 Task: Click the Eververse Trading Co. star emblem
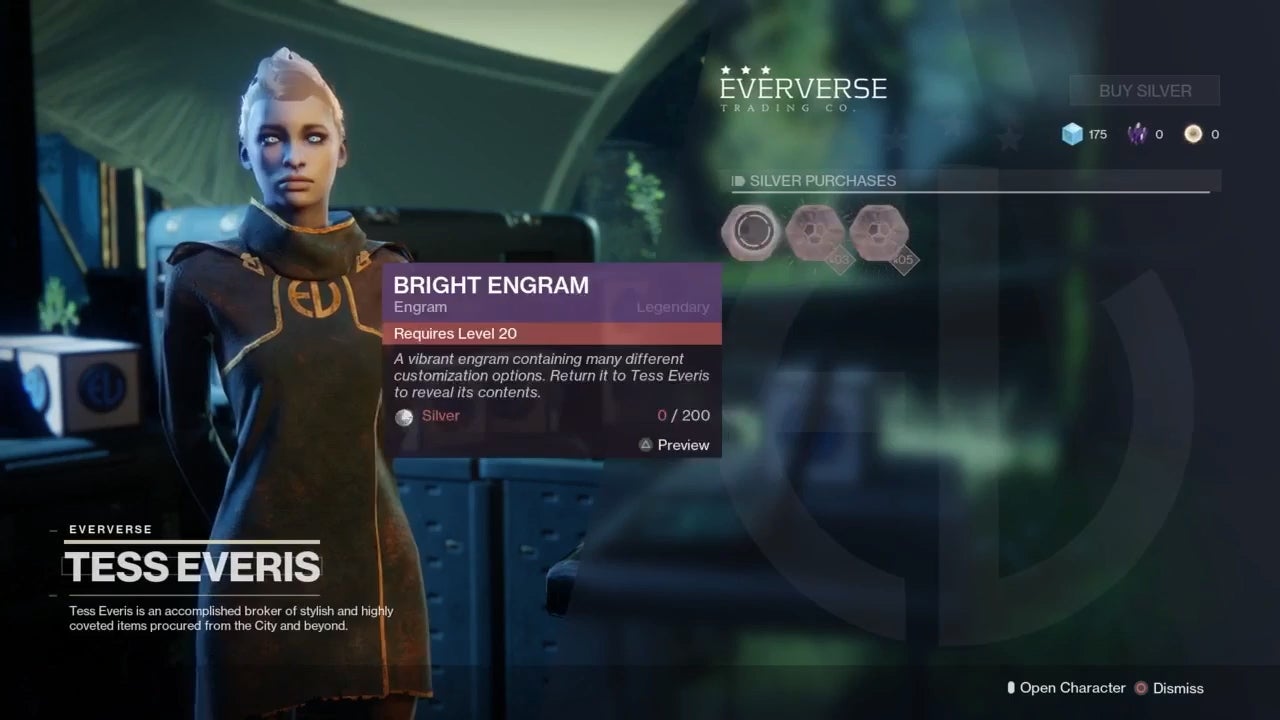[745, 71]
